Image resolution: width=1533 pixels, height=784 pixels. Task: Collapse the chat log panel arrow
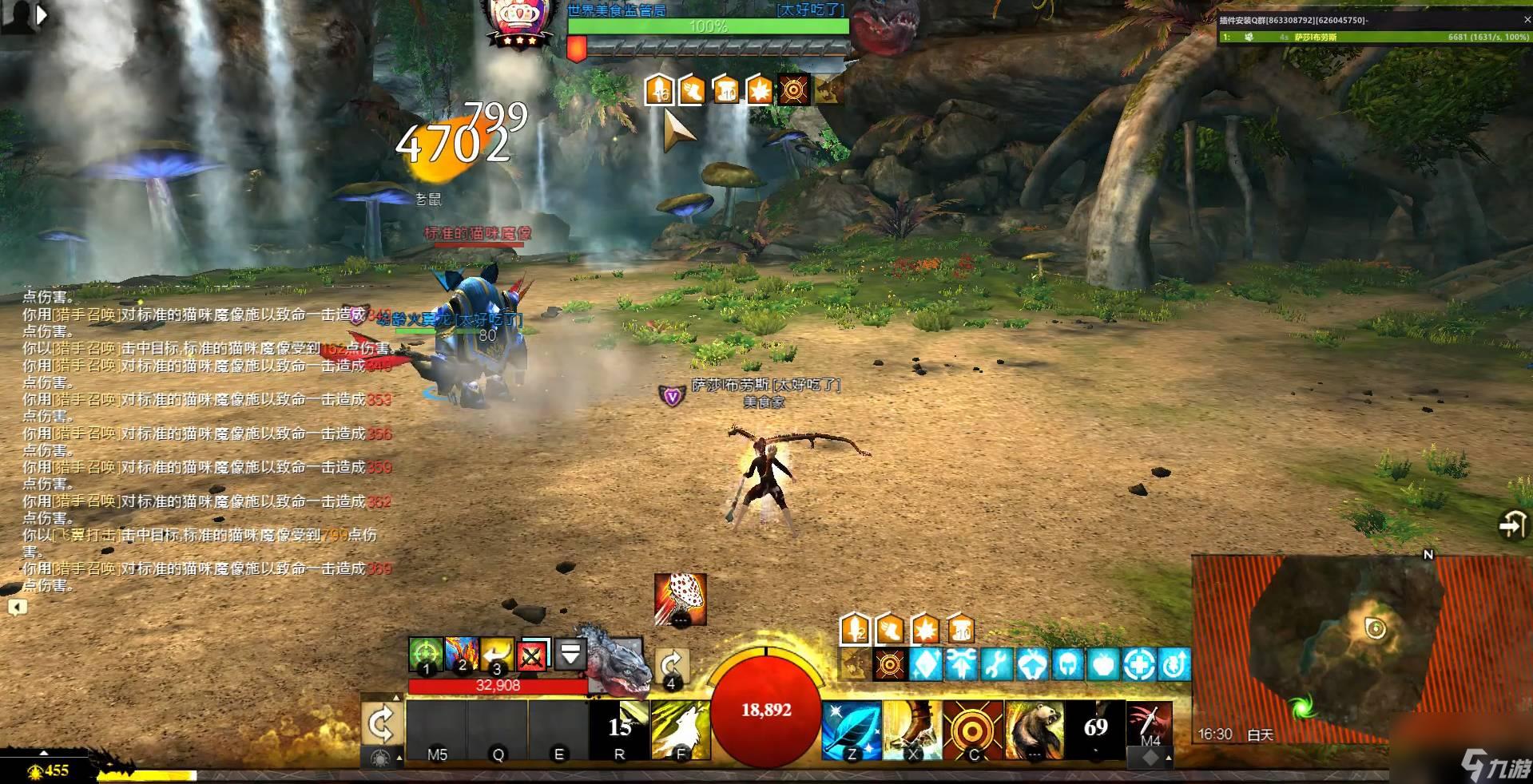point(17,608)
